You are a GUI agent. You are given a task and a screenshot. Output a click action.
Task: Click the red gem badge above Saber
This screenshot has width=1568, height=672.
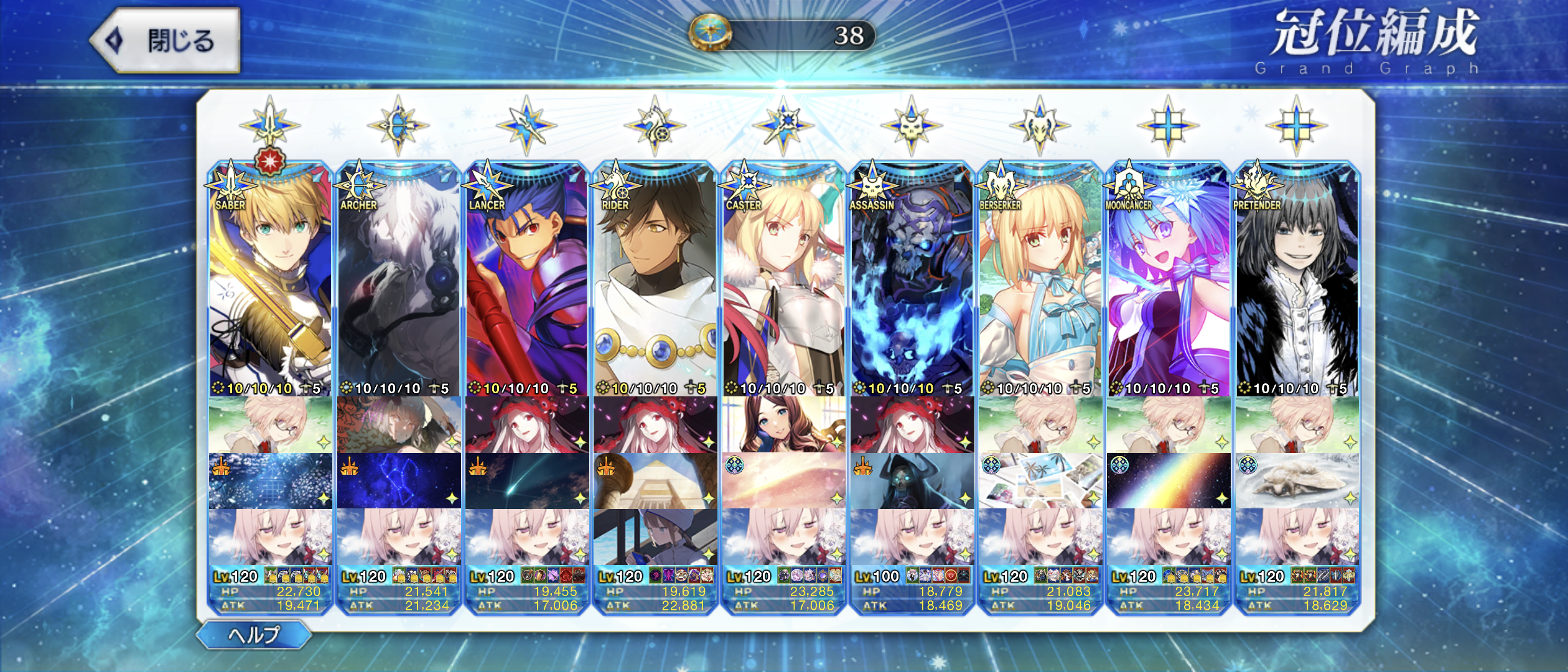point(270,161)
